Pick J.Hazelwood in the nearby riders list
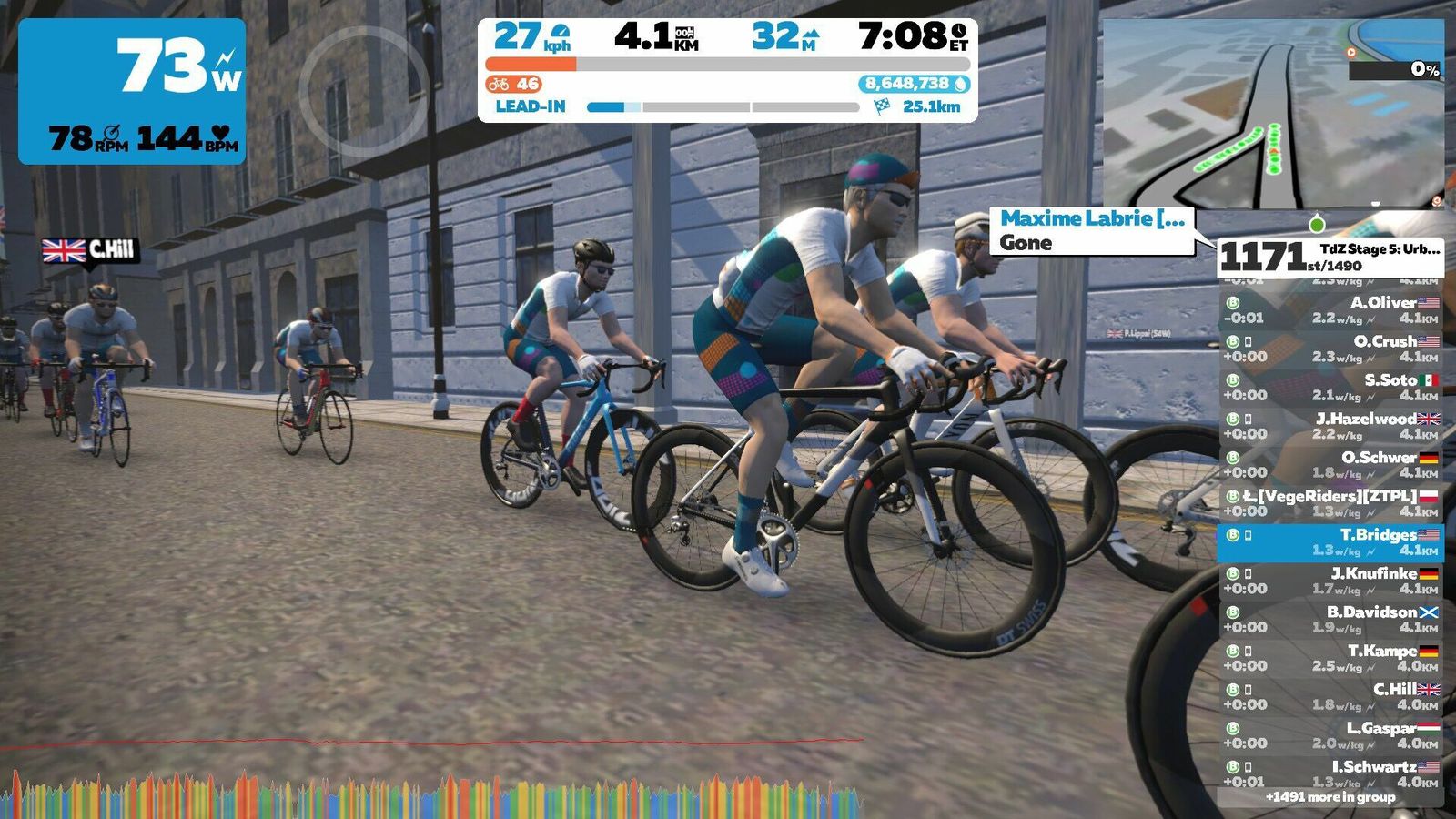The height and width of the screenshot is (819, 1456). coord(1330,426)
